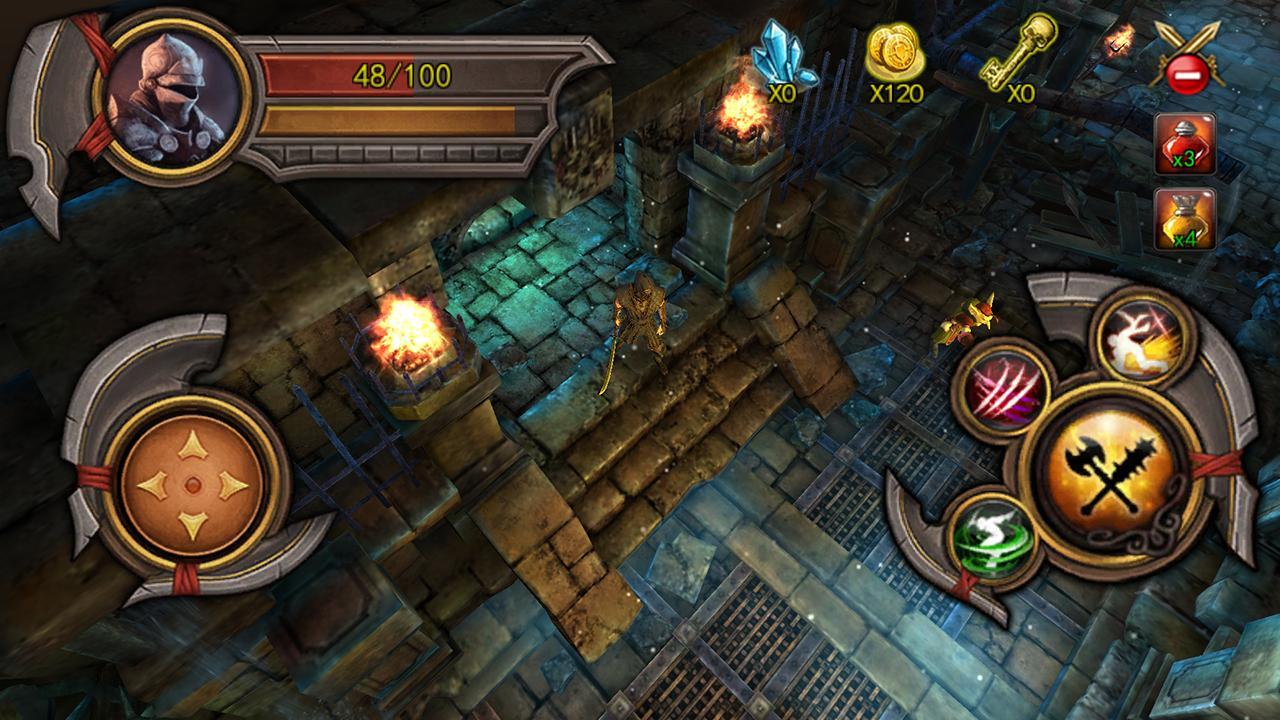The width and height of the screenshot is (1280, 720).
Task: Tap the blue crystal counter showing X0
Action: pyautogui.click(x=781, y=60)
